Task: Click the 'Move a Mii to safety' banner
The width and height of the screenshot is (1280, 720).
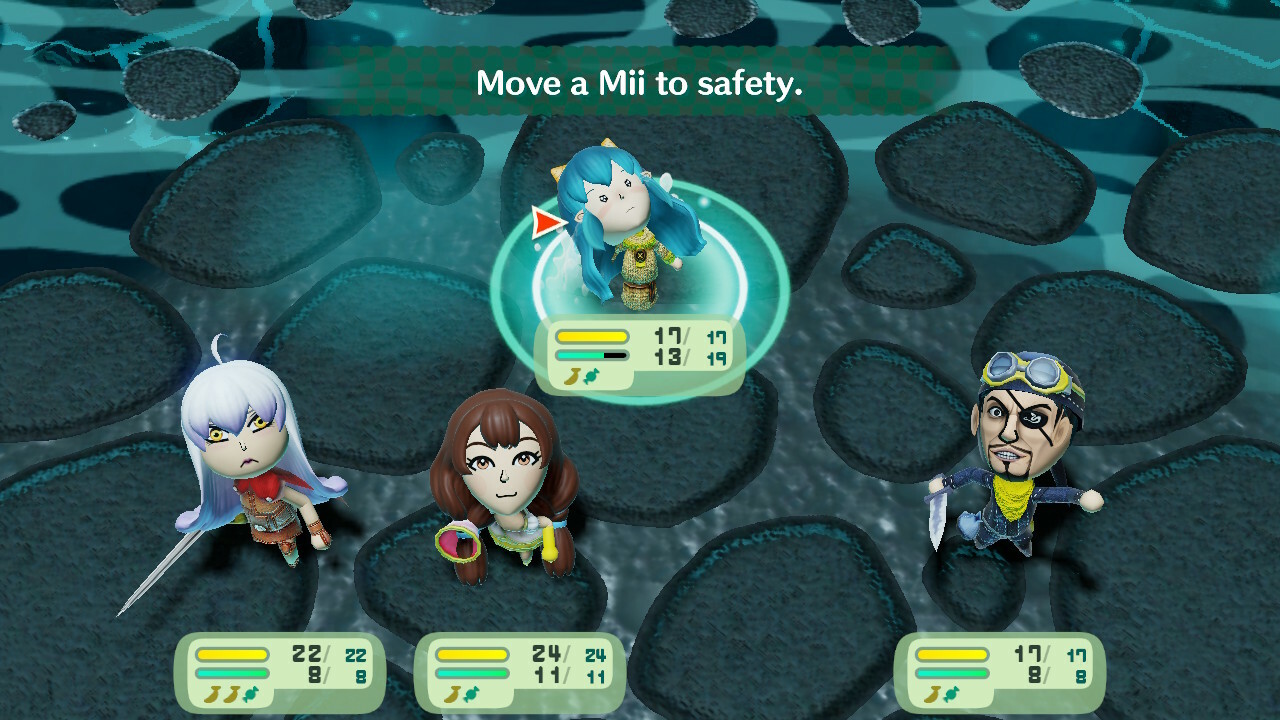Action: 640,85
